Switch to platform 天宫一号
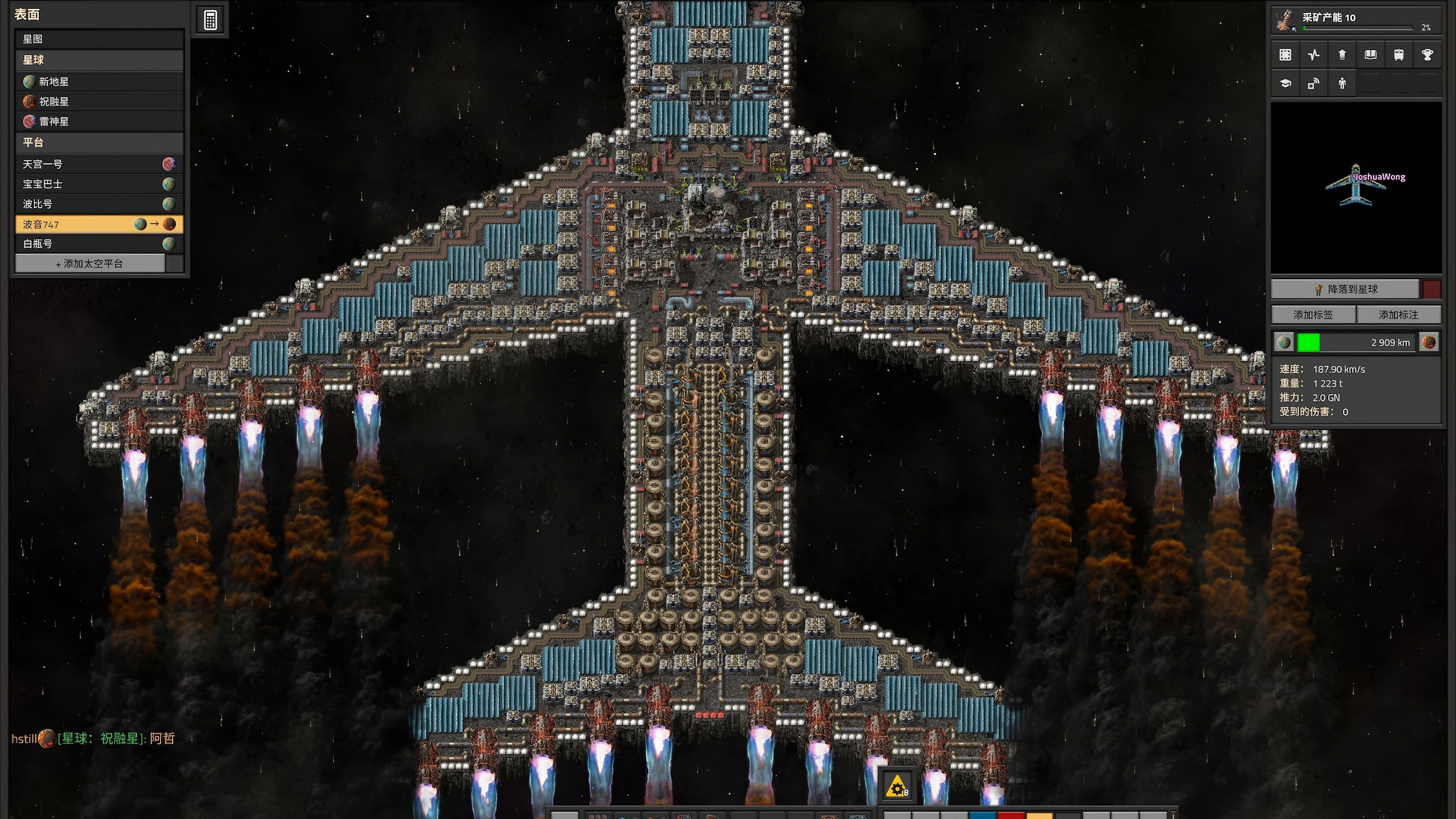The image size is (1456, 819). [91, 165]
